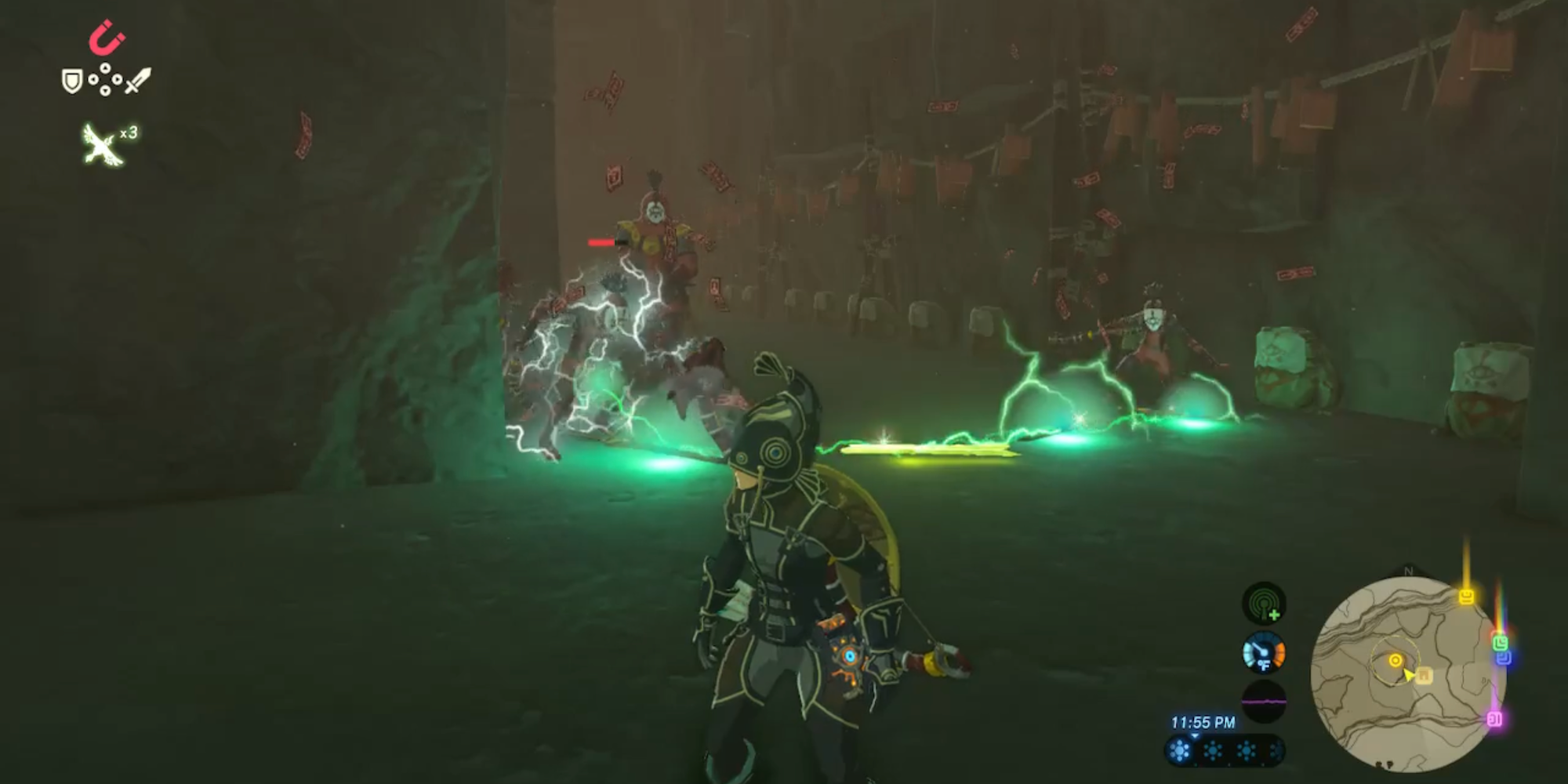Screen dimensions: 1568x784
Task: Toggle the Fahrenheit display on the gauge
Action: (1265, 666)
